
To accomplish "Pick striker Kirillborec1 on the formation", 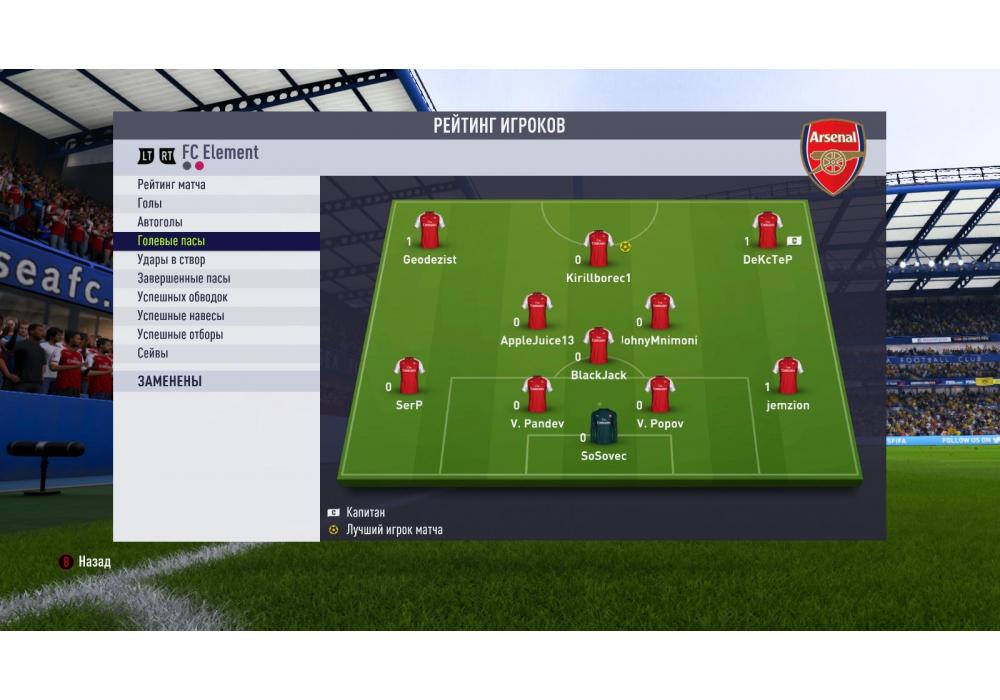I will [598, 249].
